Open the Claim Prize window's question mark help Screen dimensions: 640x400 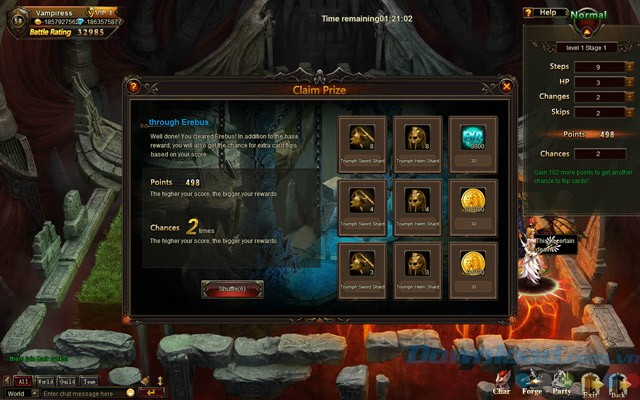click(133, 87)
